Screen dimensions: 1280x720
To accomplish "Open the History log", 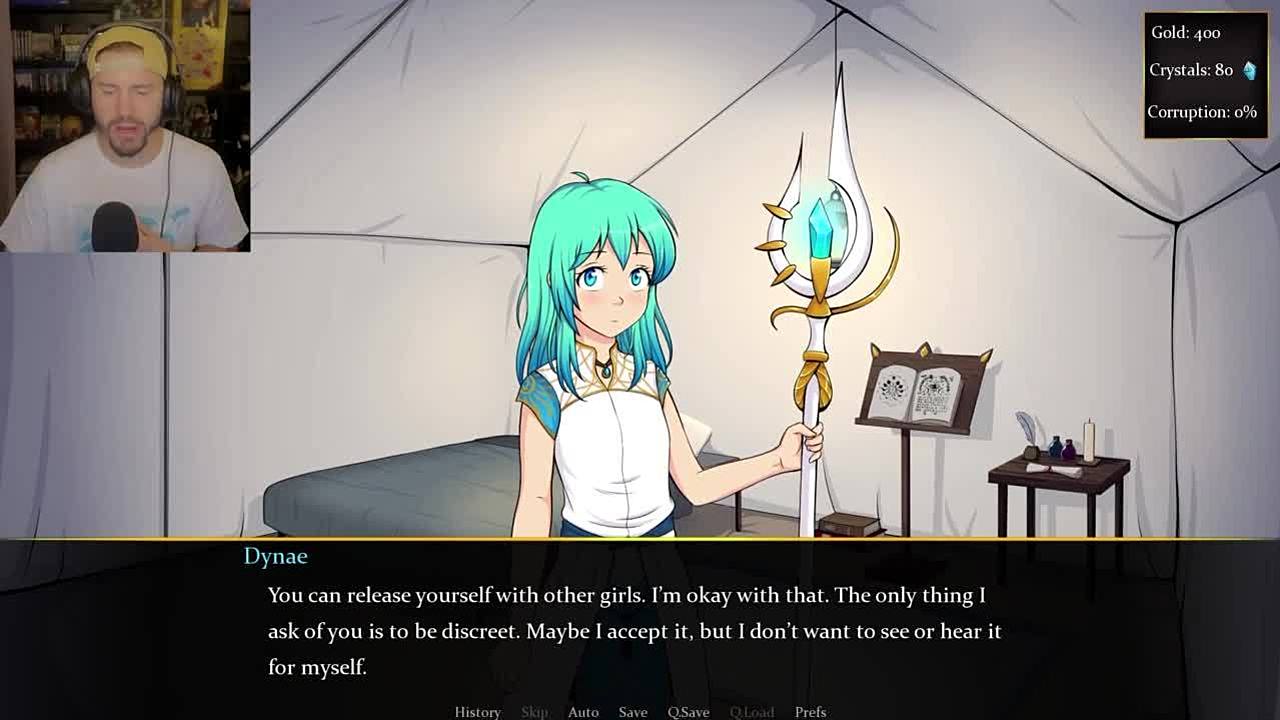I will (x=477, y=711).
